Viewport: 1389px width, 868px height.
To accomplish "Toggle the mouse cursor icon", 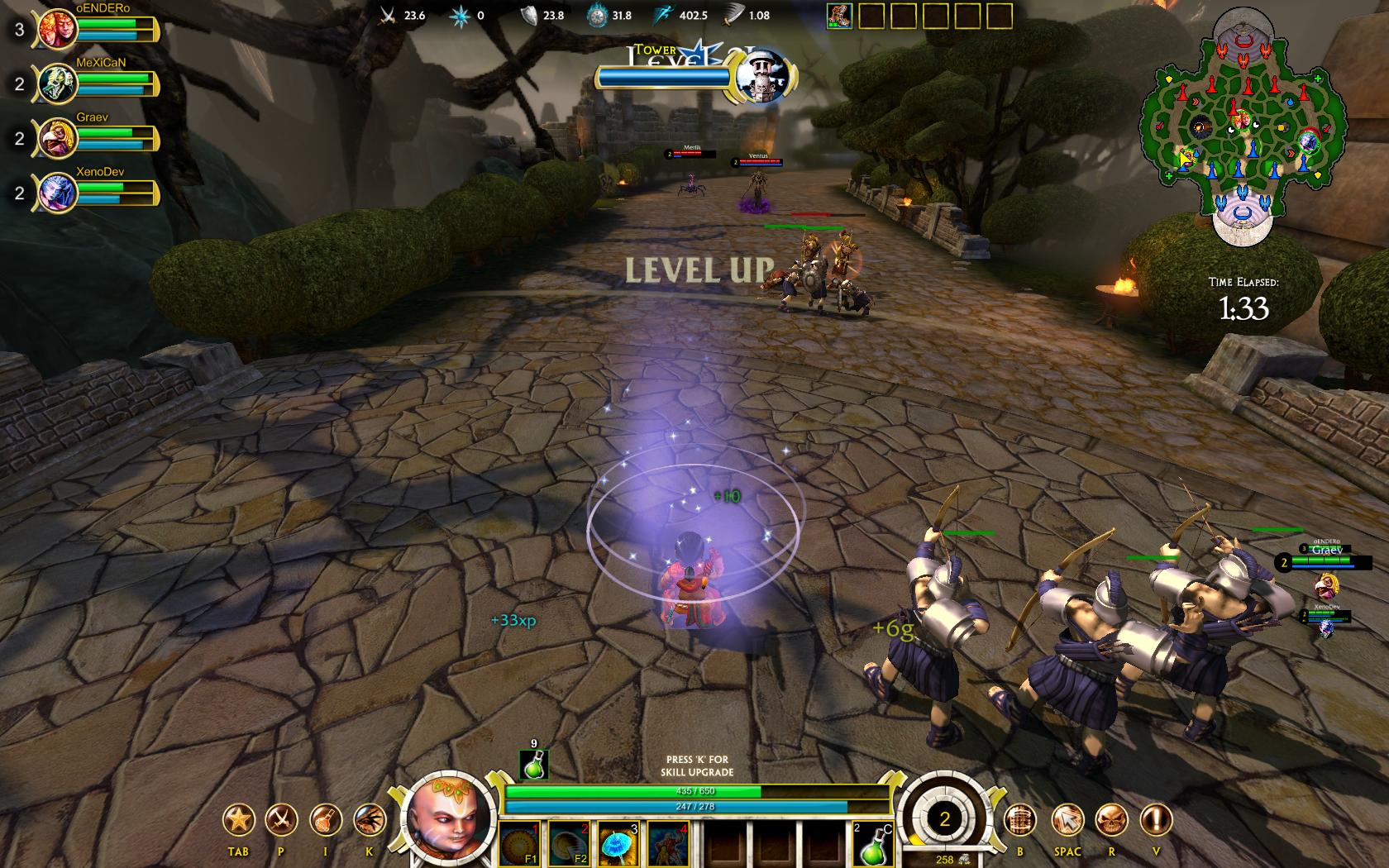I will coord(1067,820).
